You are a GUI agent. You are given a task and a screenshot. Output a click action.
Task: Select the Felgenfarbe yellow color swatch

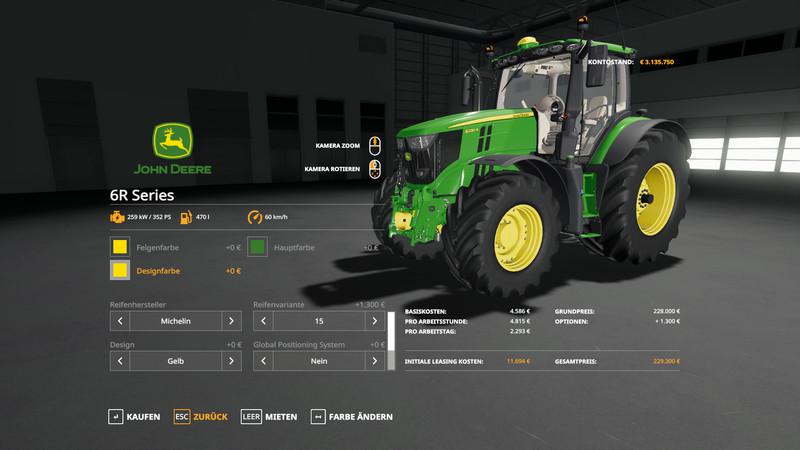click(120, 246)
